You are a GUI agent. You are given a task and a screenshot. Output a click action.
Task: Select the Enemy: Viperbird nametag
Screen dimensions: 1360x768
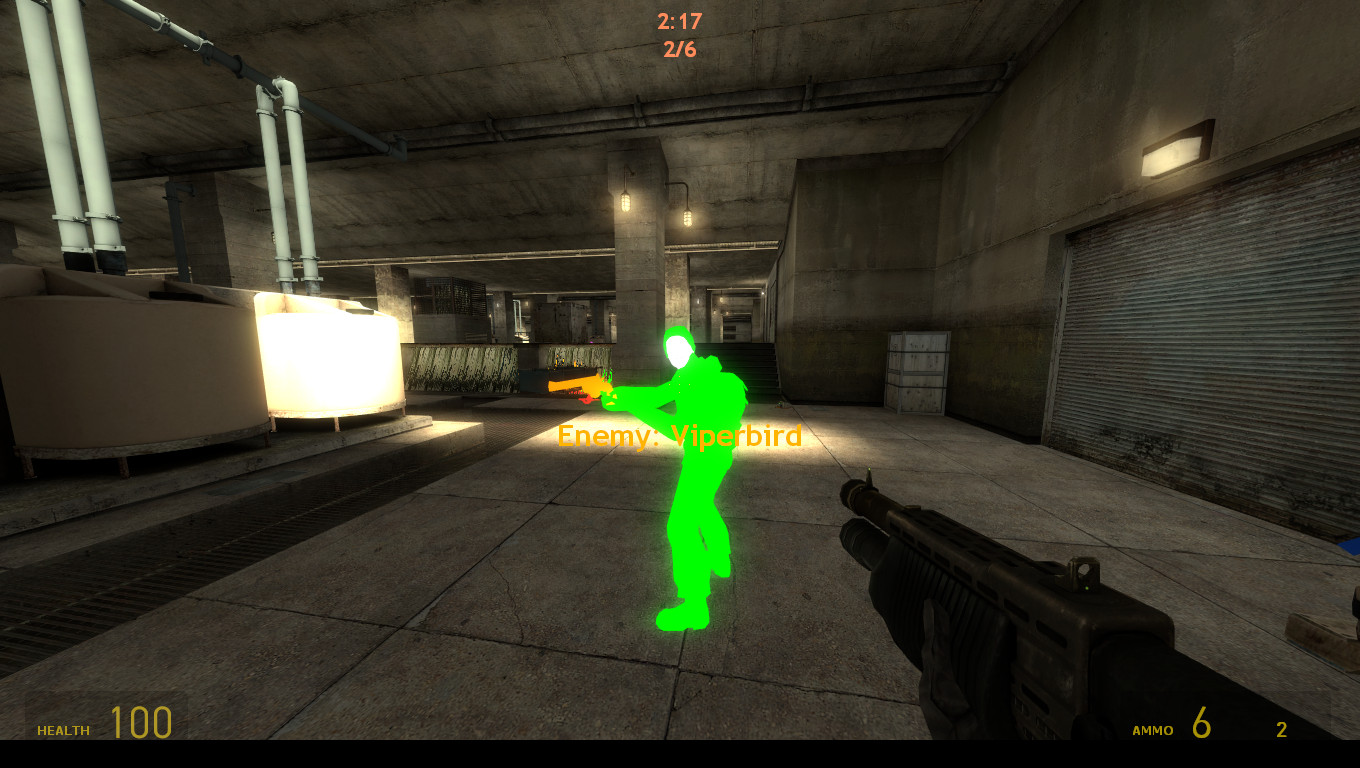click(678, 437)
